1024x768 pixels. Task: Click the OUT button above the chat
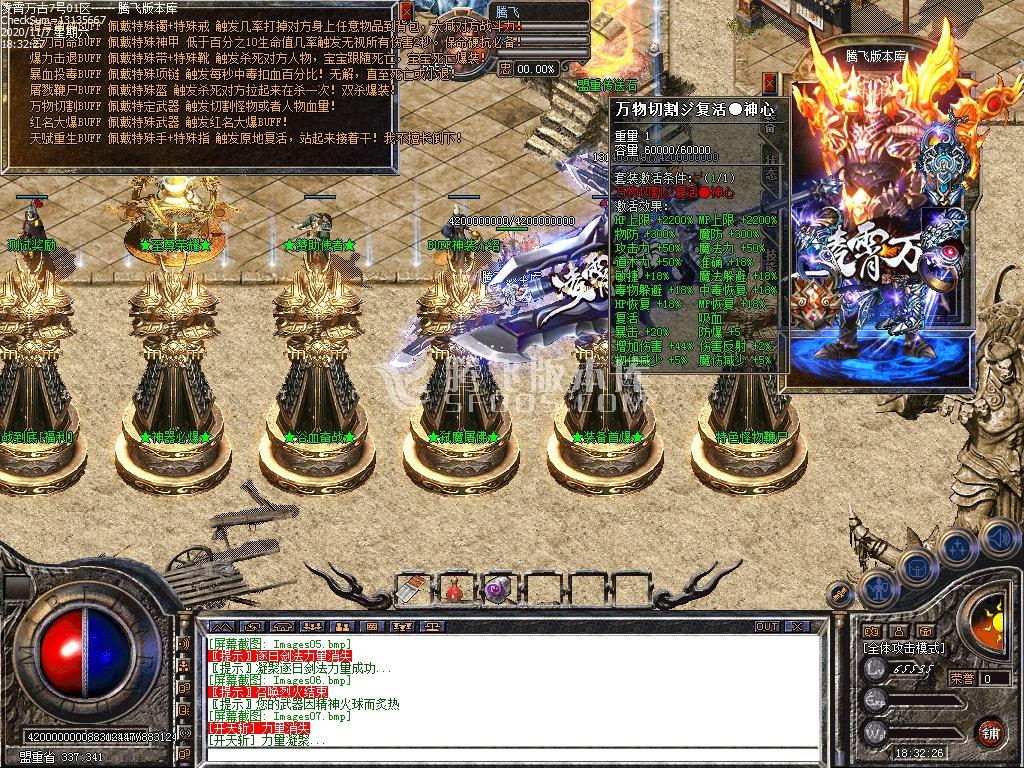[x=766, y=627]
